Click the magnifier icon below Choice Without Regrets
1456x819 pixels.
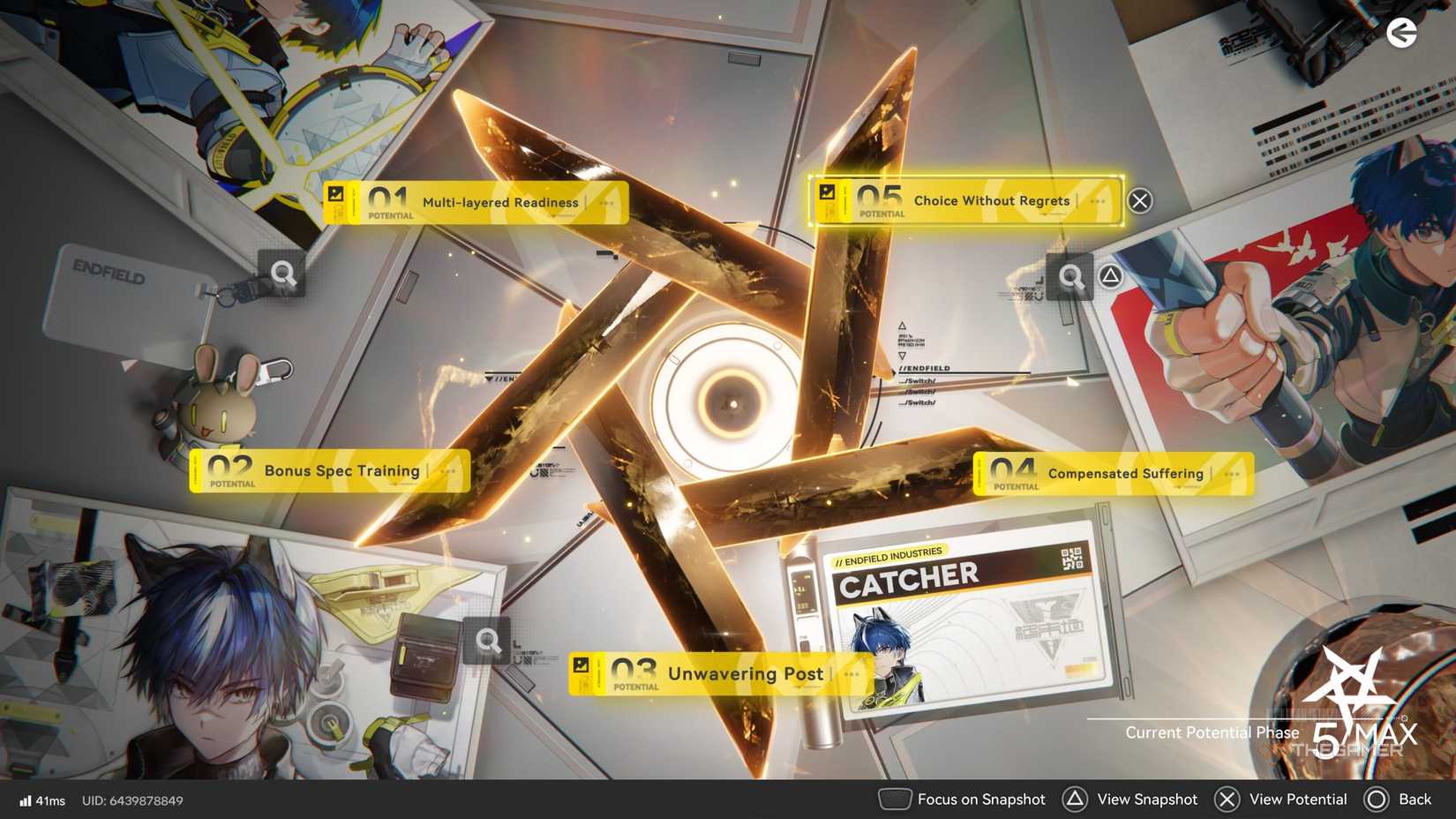pos(1071,276)
